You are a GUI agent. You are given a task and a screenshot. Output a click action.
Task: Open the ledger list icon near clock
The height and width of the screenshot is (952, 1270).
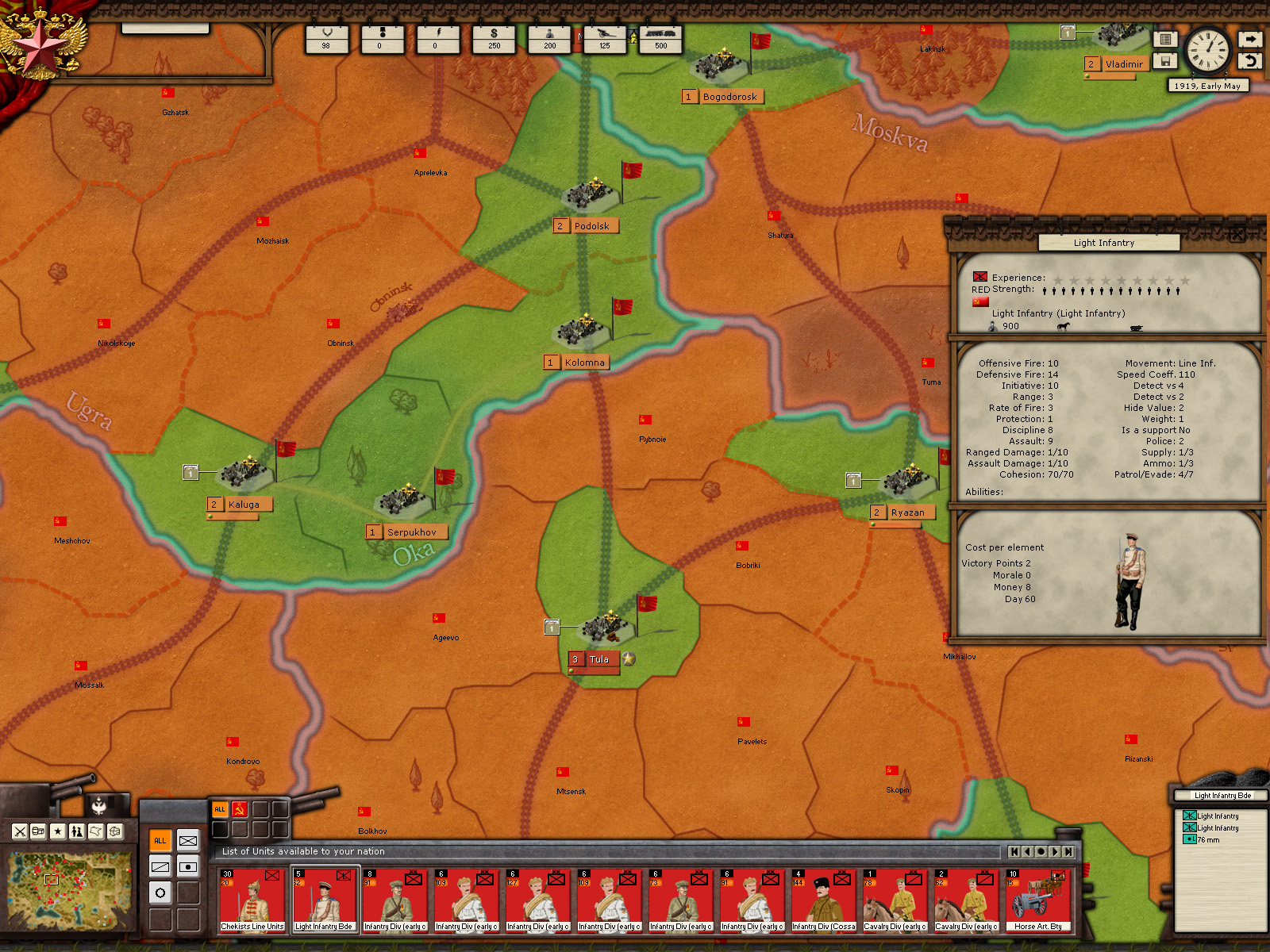click(x=1165, y=39)
